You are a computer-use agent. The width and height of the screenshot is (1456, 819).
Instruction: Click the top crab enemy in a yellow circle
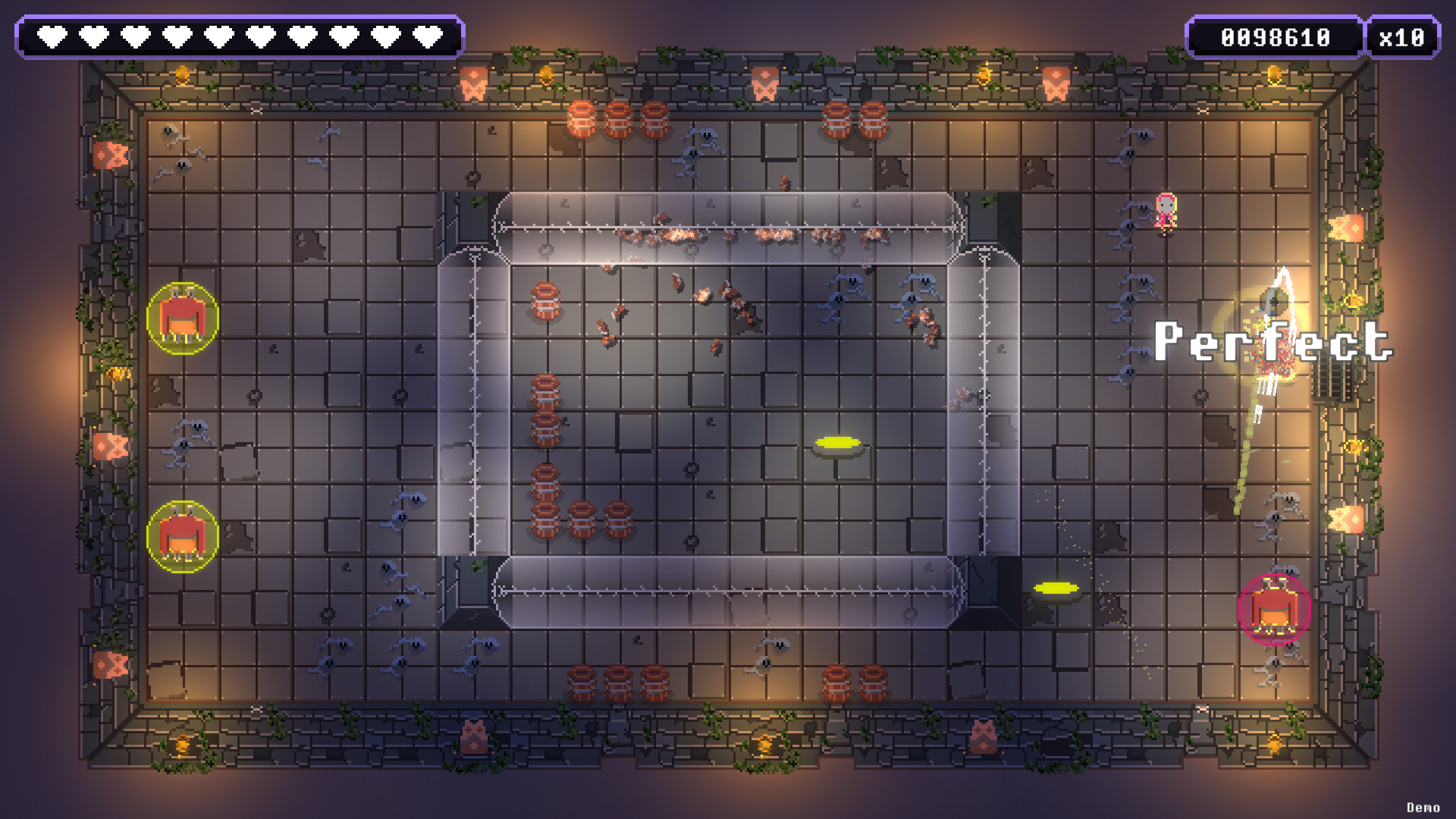pyautogui.click(x=182, y=317)
